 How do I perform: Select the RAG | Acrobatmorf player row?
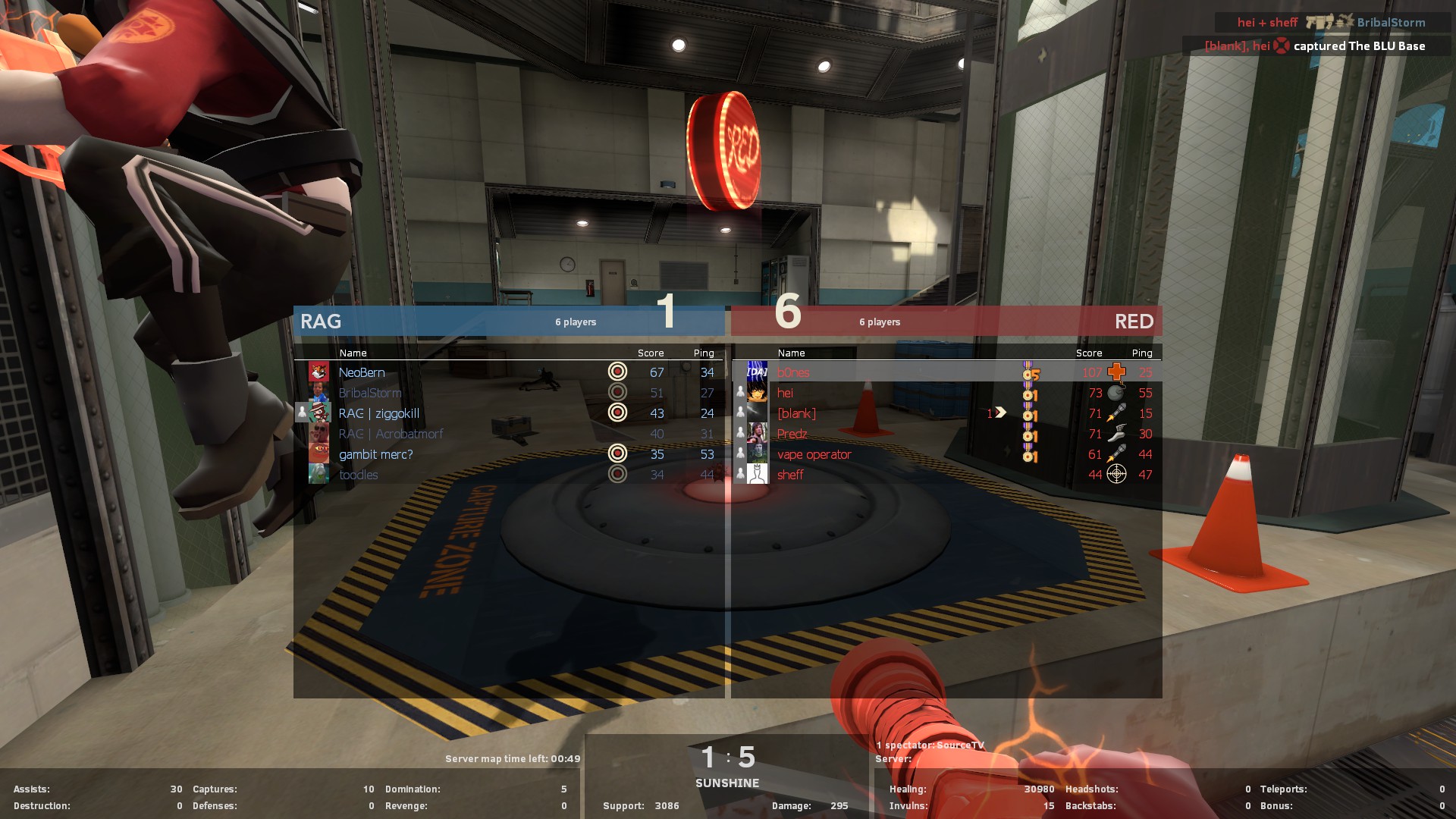(391, 434)
